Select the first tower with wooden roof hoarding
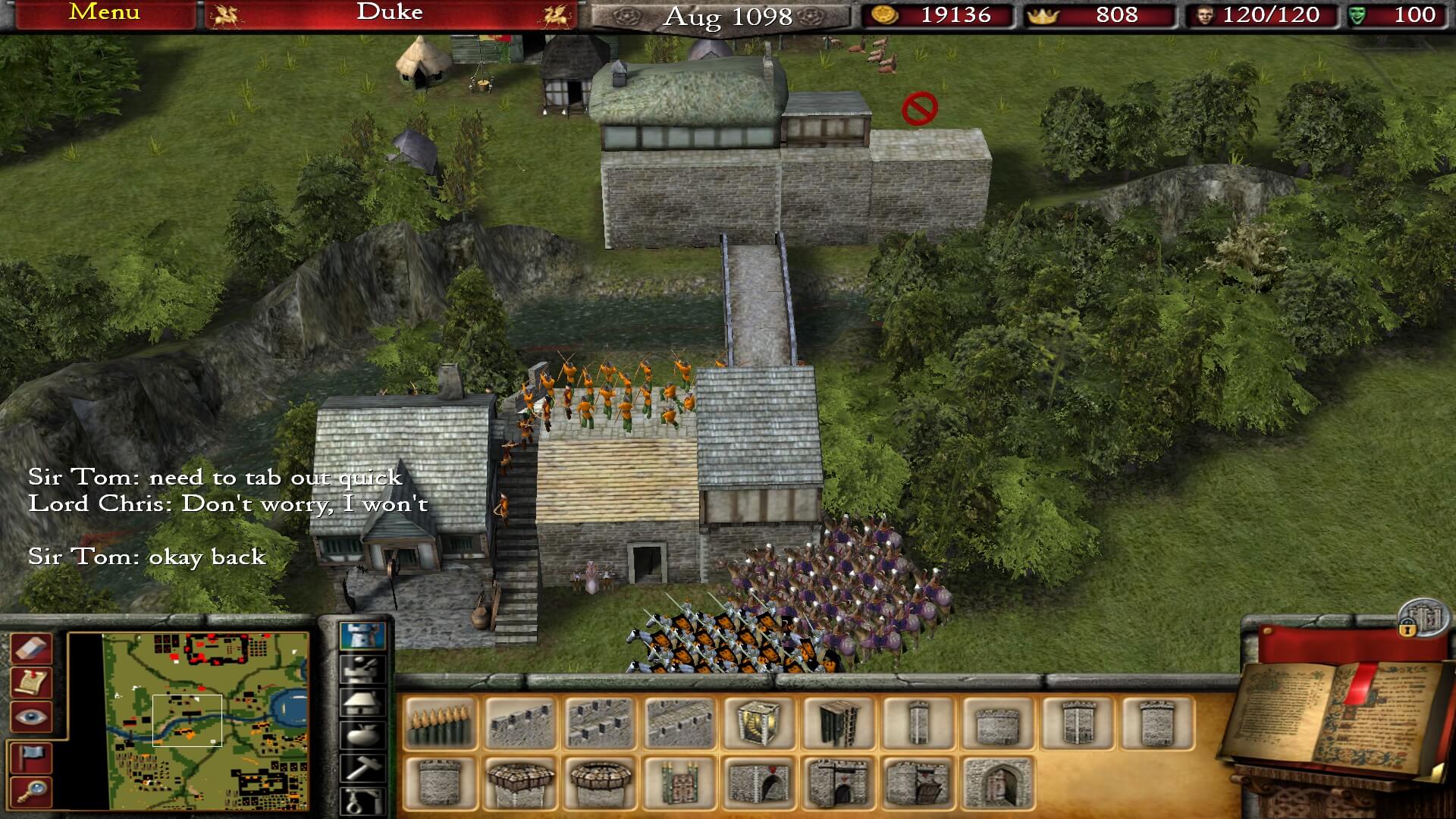 pyautogui.click(x=519, y=783)
